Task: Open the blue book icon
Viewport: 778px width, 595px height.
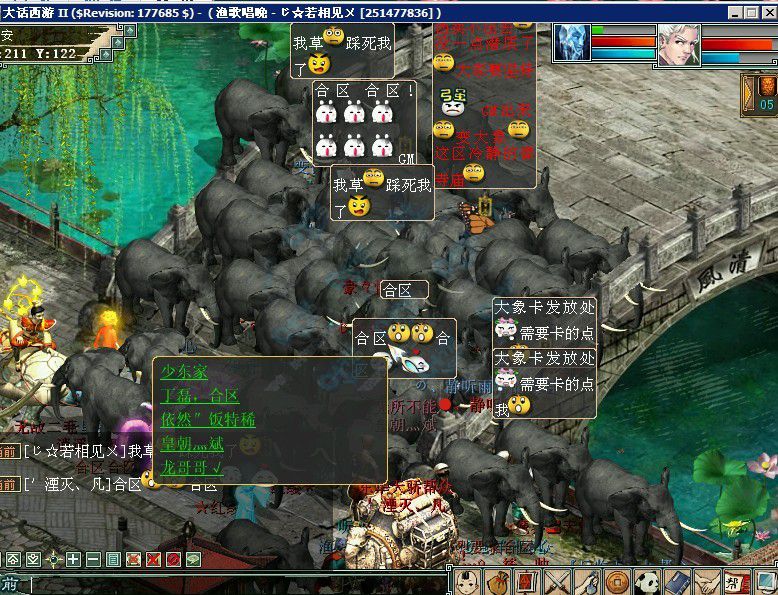Action: point(676,582)
